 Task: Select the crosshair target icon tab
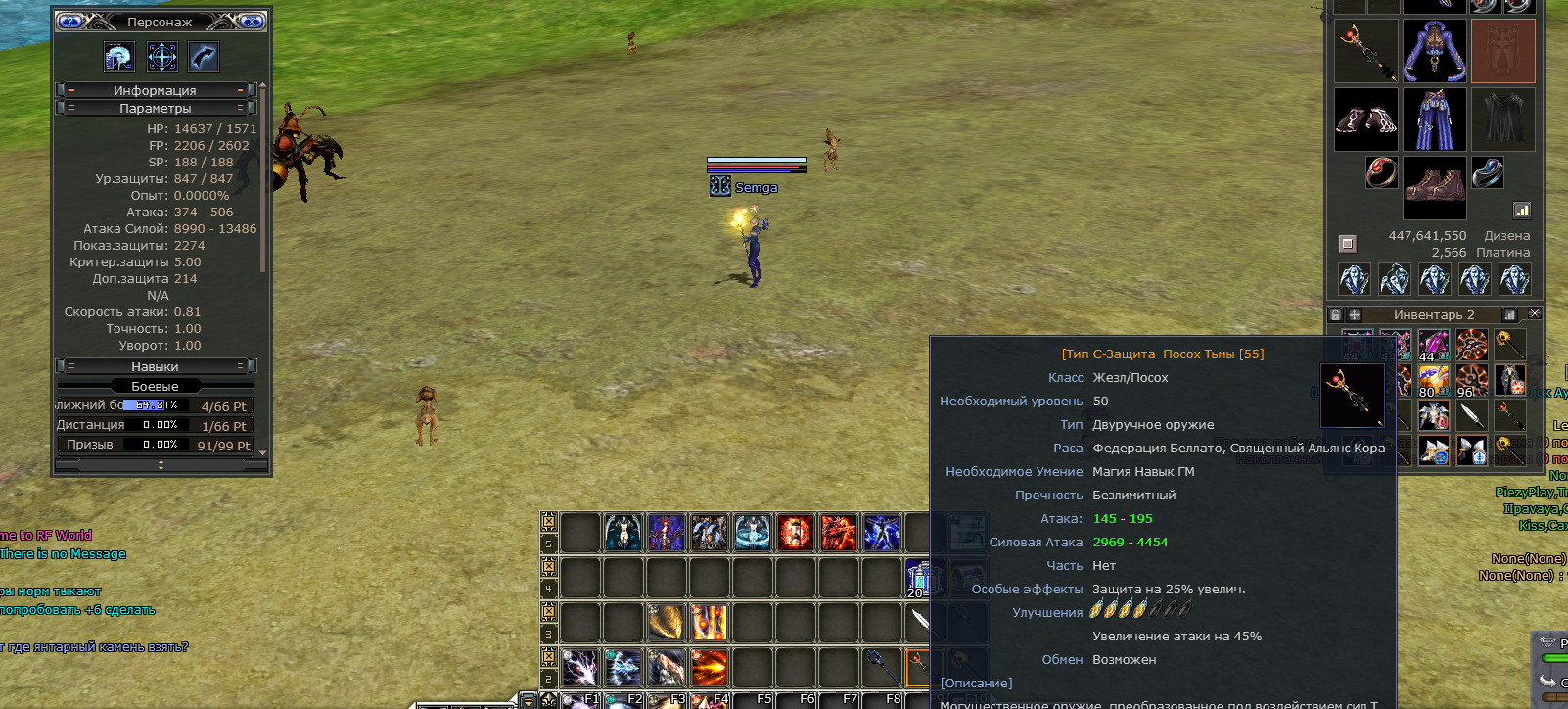(x=161, y=57)
